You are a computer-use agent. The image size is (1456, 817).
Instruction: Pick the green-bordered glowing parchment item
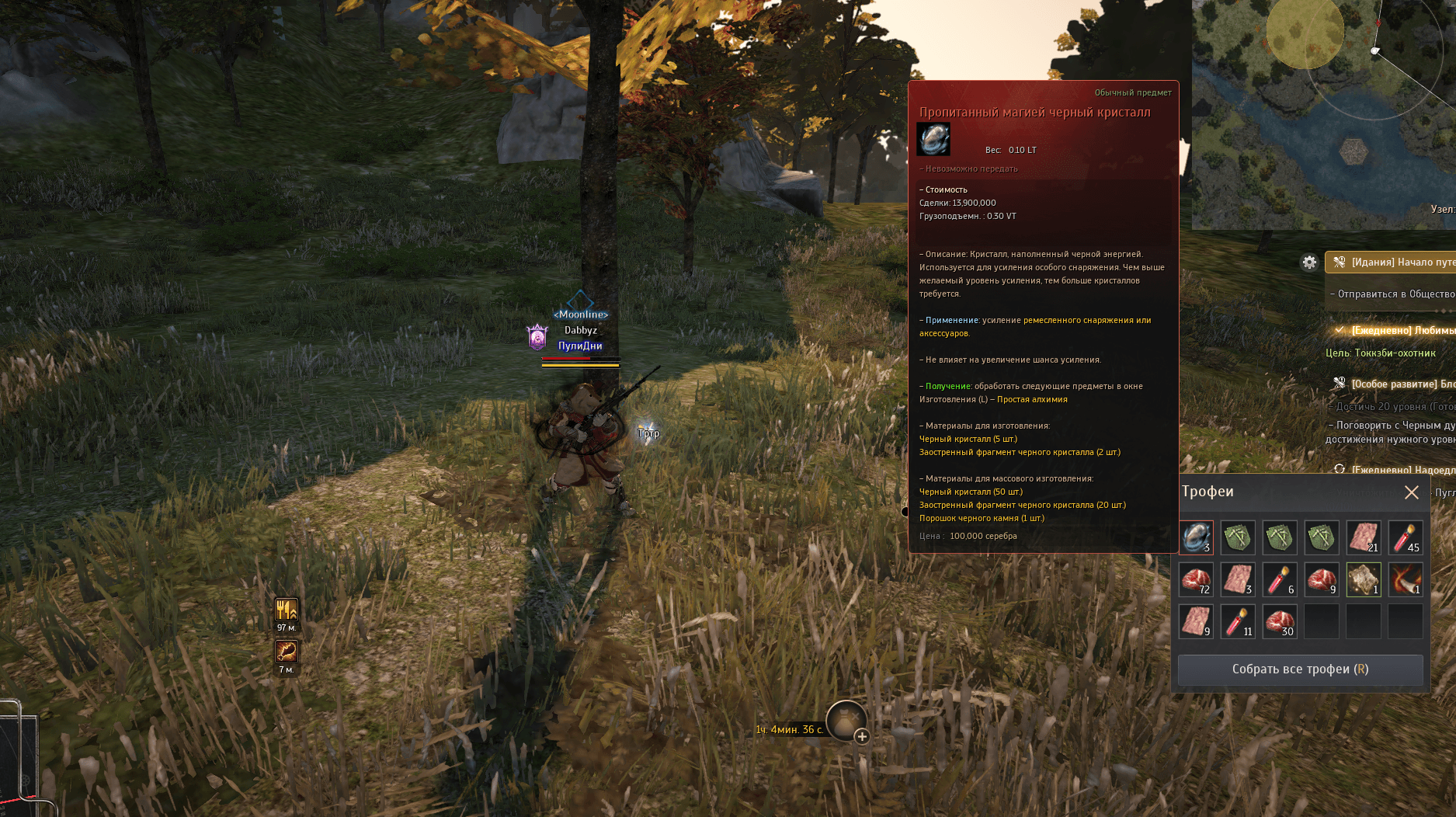pos(1364,579)
